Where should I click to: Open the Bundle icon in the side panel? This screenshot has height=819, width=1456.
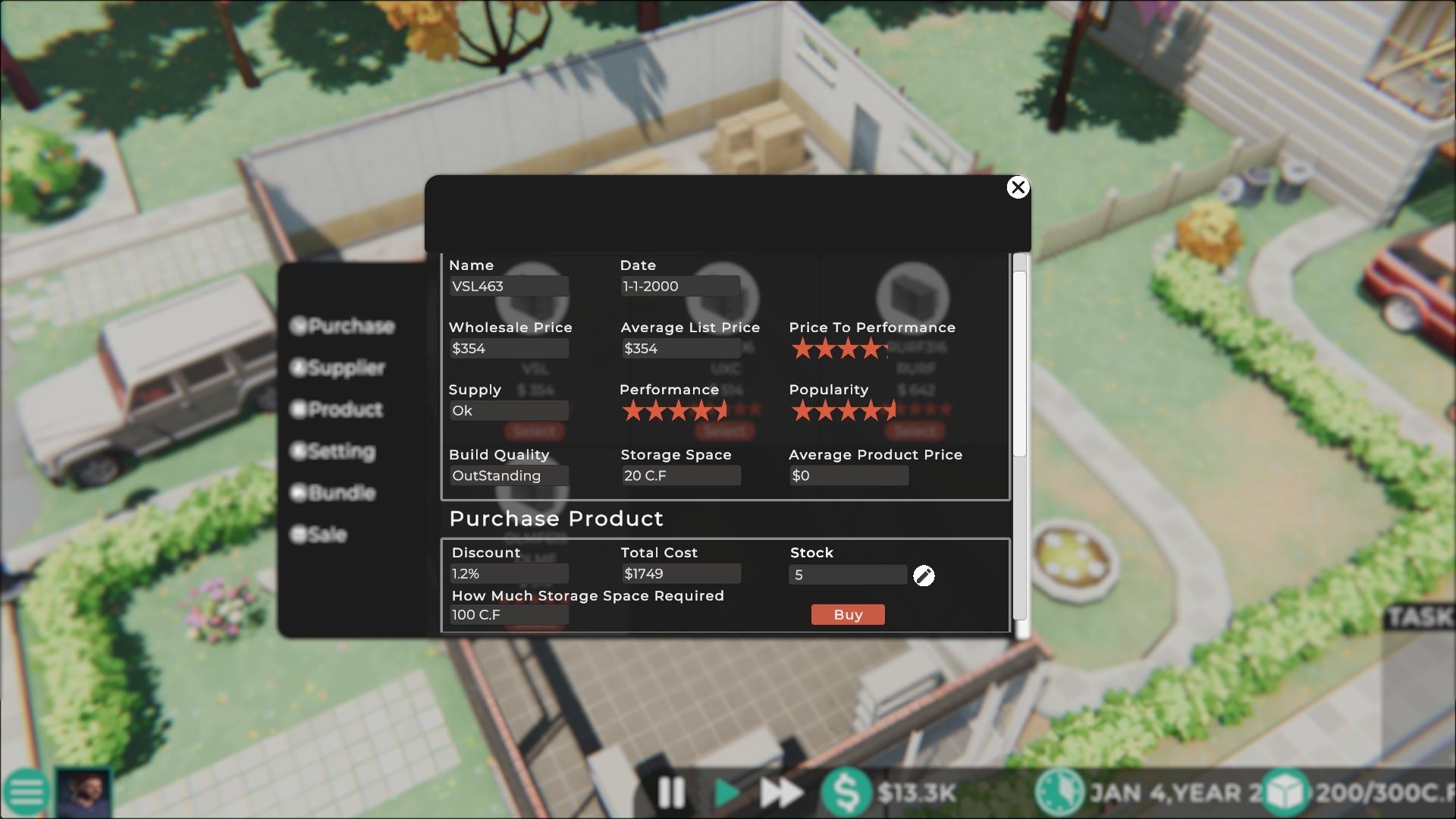[299, 493]
